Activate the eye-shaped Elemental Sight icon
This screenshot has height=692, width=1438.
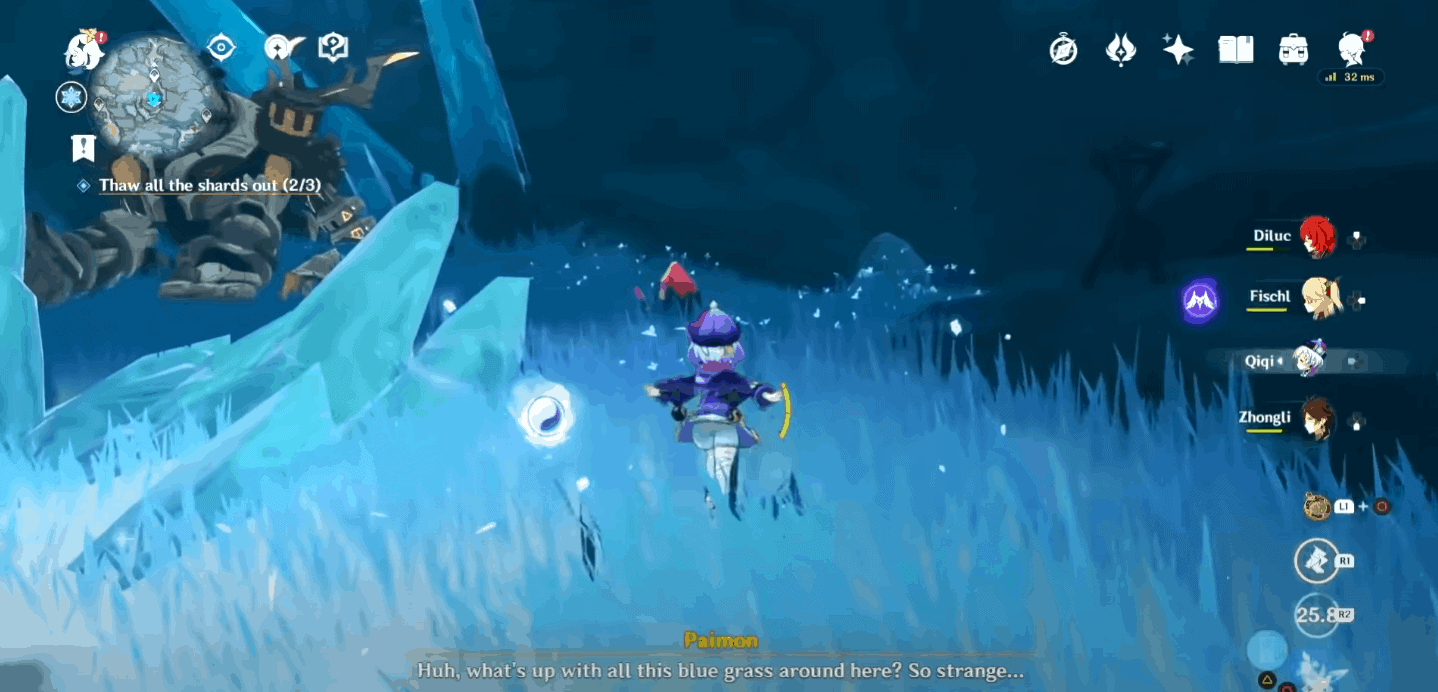221,47
